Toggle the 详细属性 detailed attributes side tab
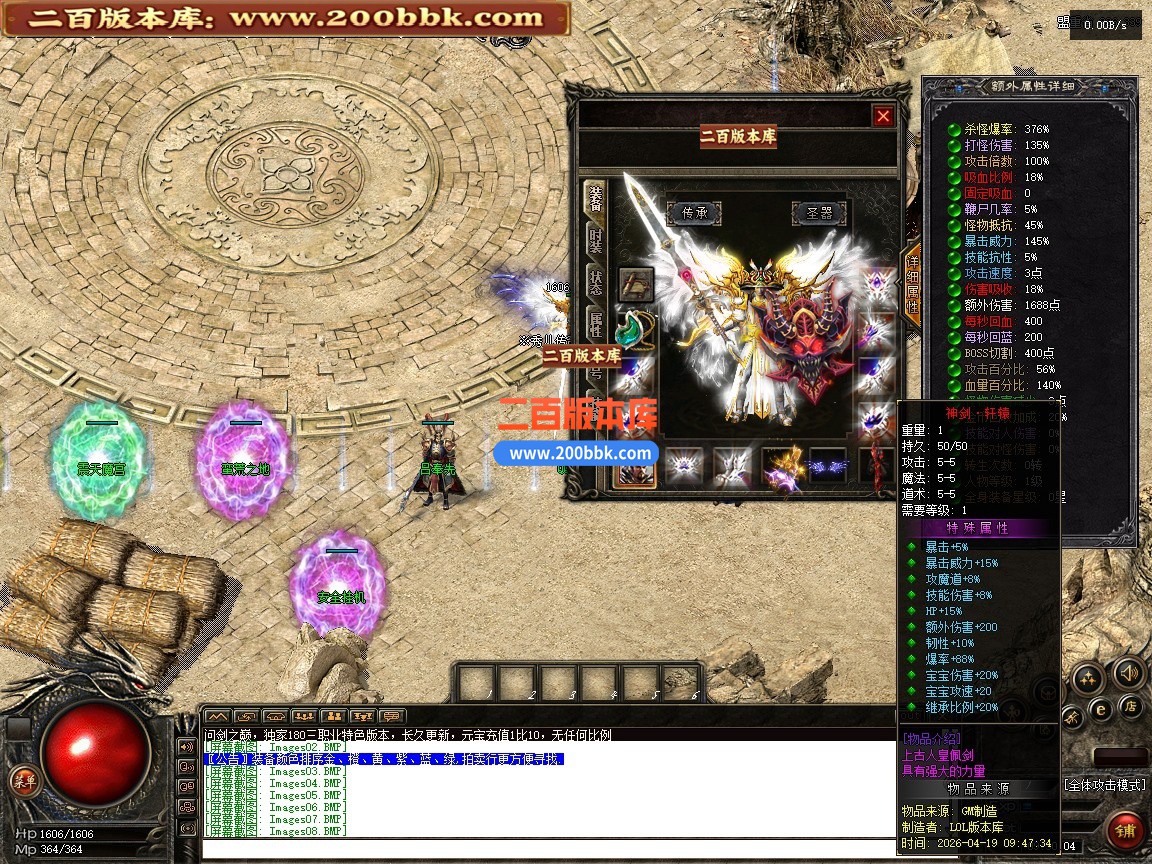This screenshot has height=864, width=1152. coord(912,283)
